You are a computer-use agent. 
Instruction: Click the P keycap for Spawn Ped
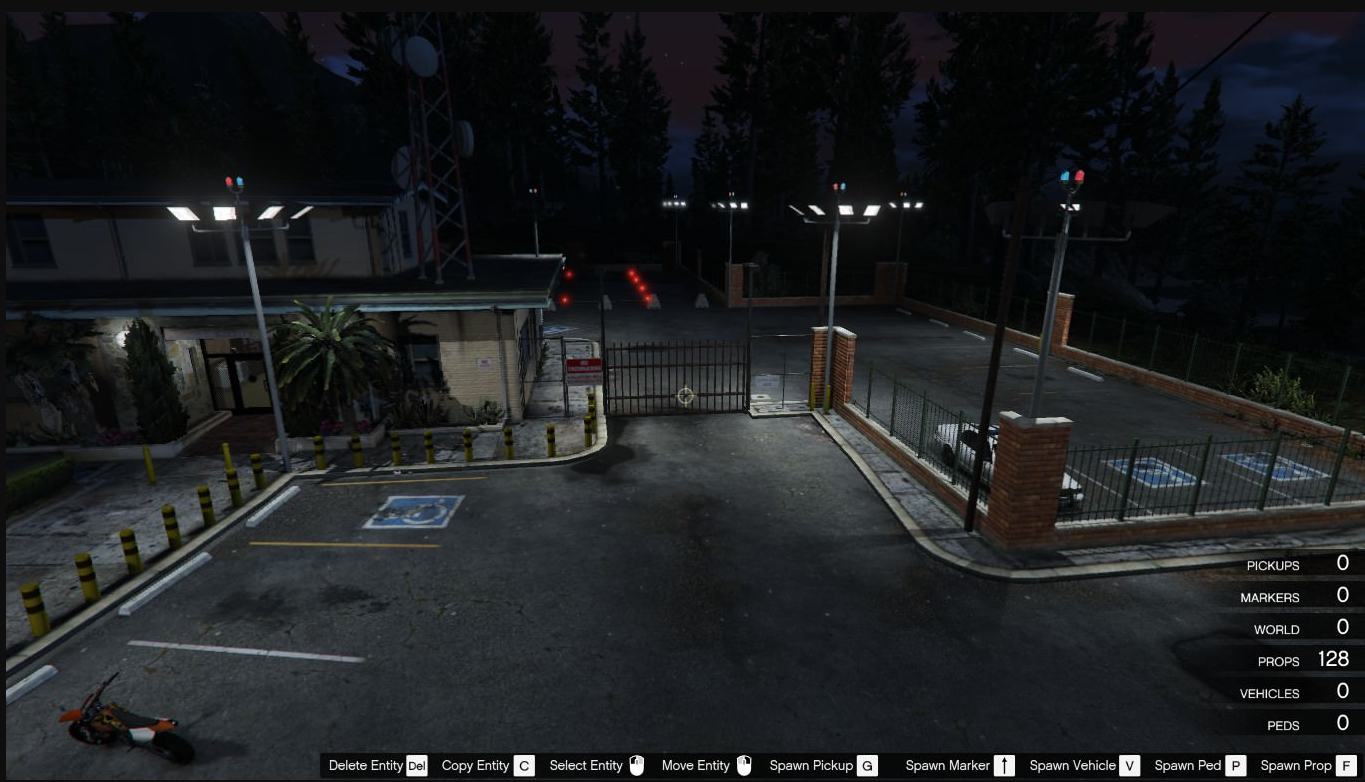(1235, 765)
